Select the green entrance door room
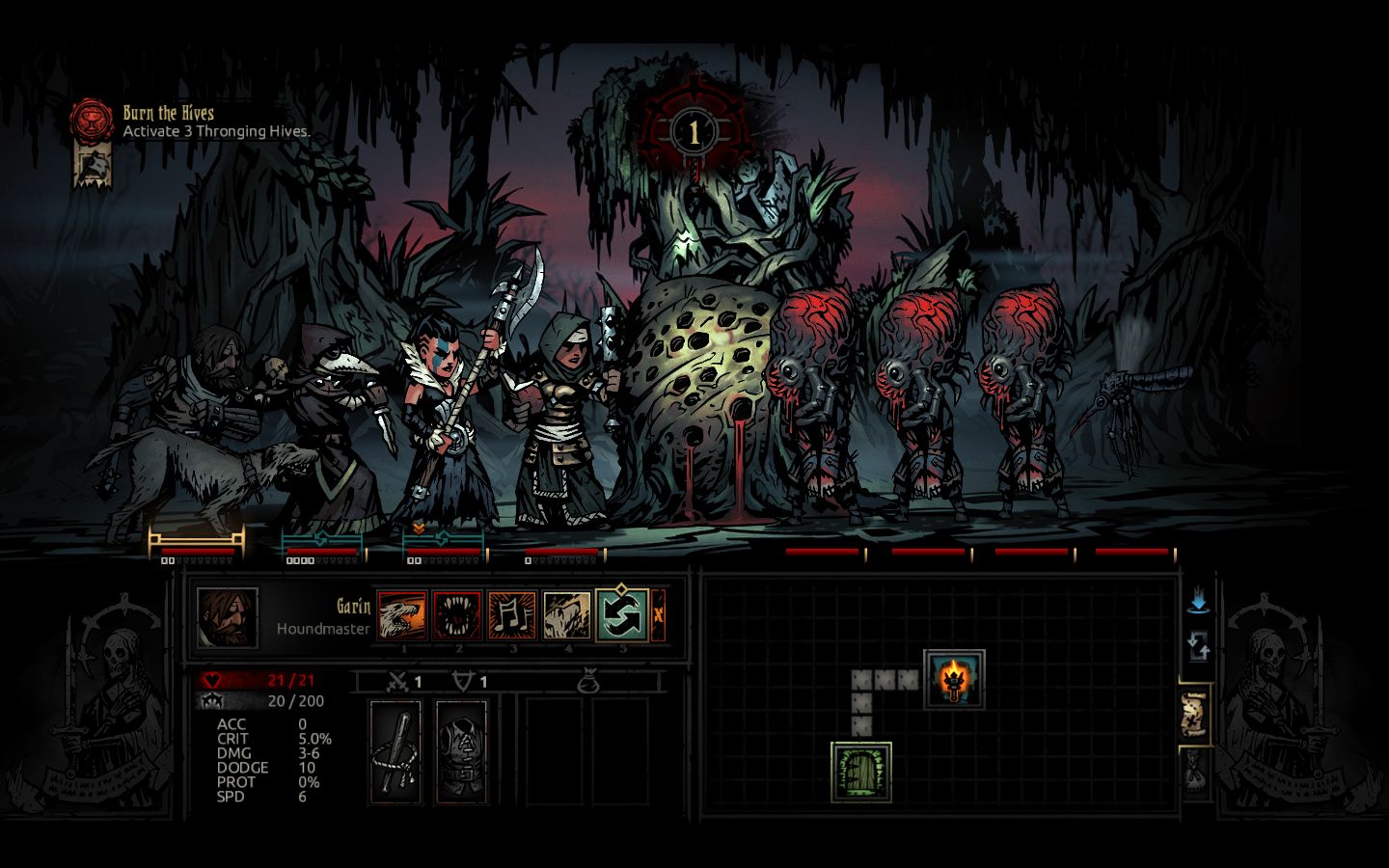Screen dimensions: 1389x868 860,772
